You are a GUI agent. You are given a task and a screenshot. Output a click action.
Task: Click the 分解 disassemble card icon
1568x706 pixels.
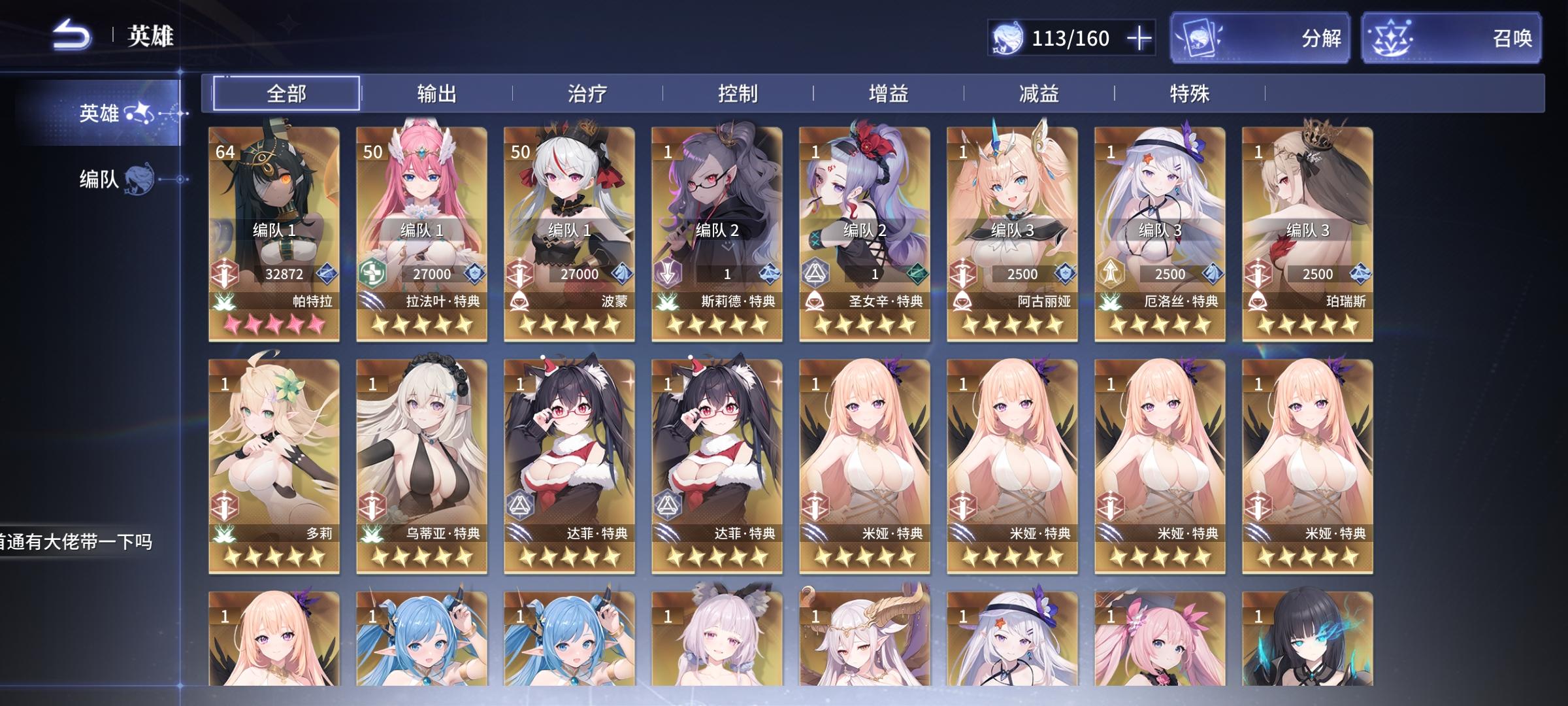pyautogui.click(x=1200, y=39)
